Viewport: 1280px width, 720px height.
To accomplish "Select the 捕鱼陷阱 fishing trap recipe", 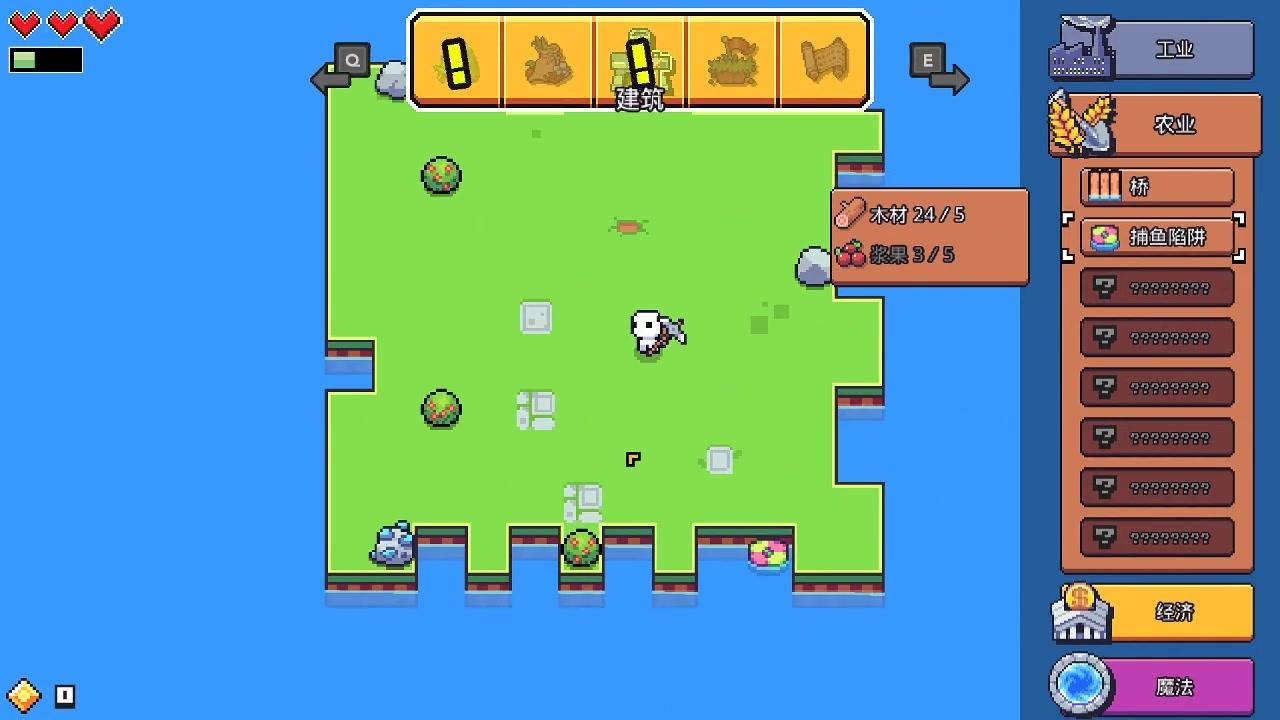I will 1157,238.
